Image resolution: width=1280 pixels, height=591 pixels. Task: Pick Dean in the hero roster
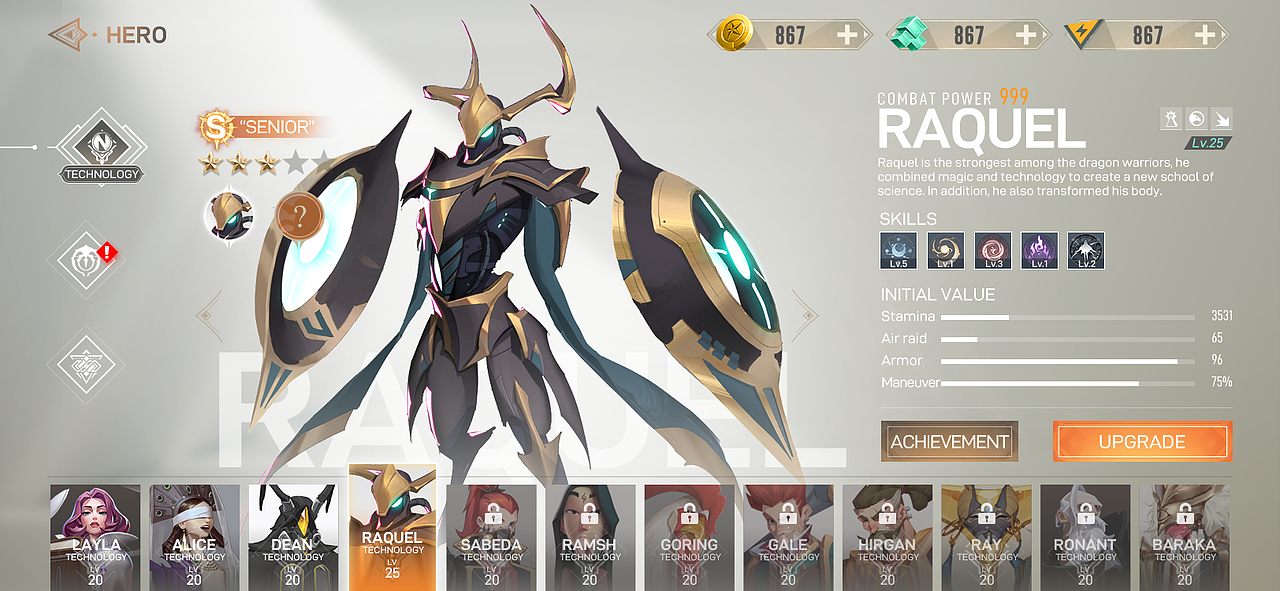(293, 537)
